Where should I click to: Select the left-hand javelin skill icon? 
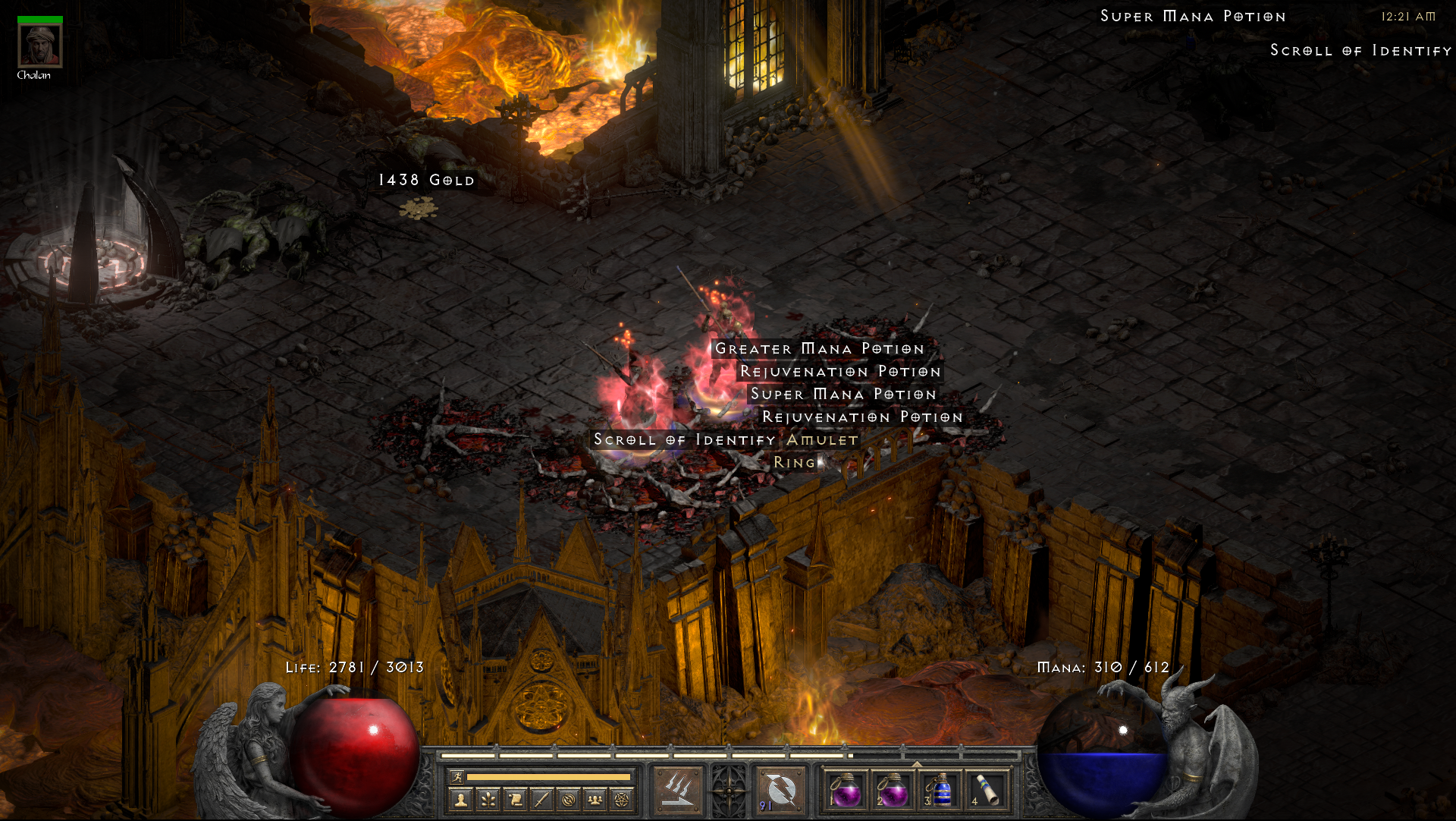(x=677, y=789)
